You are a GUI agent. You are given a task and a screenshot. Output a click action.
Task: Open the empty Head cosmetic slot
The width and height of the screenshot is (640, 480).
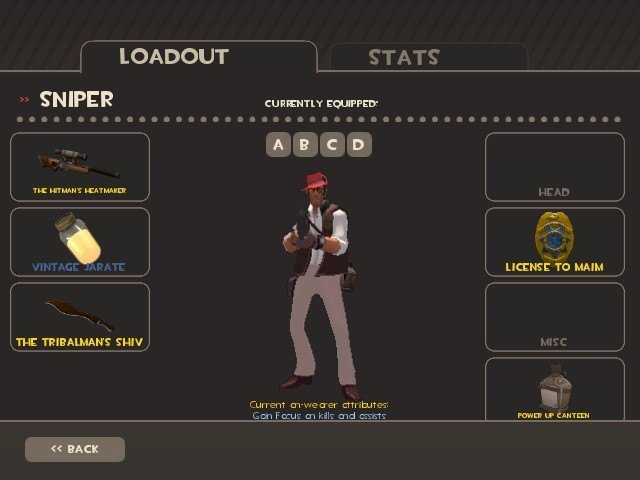coord(553,167)
